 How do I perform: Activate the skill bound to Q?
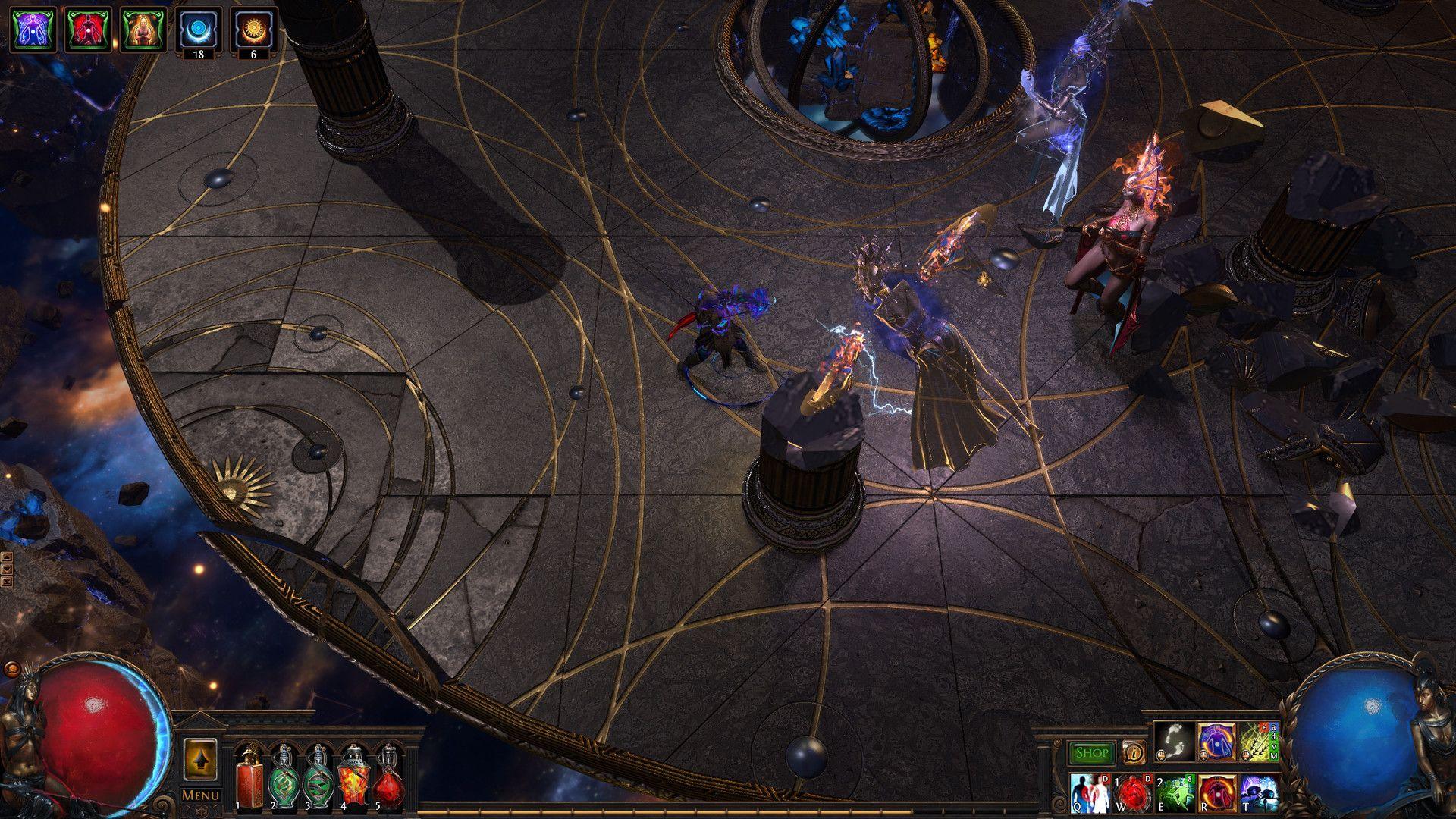[x=1090, y=792]
